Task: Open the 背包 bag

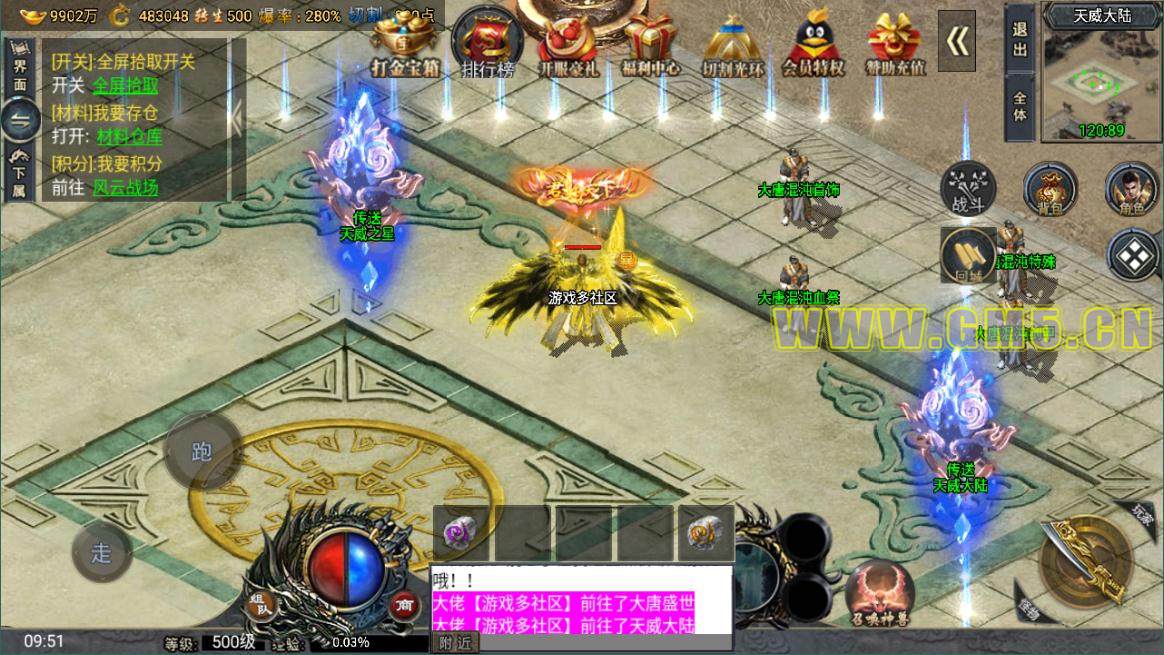Action: point(1050,188)
